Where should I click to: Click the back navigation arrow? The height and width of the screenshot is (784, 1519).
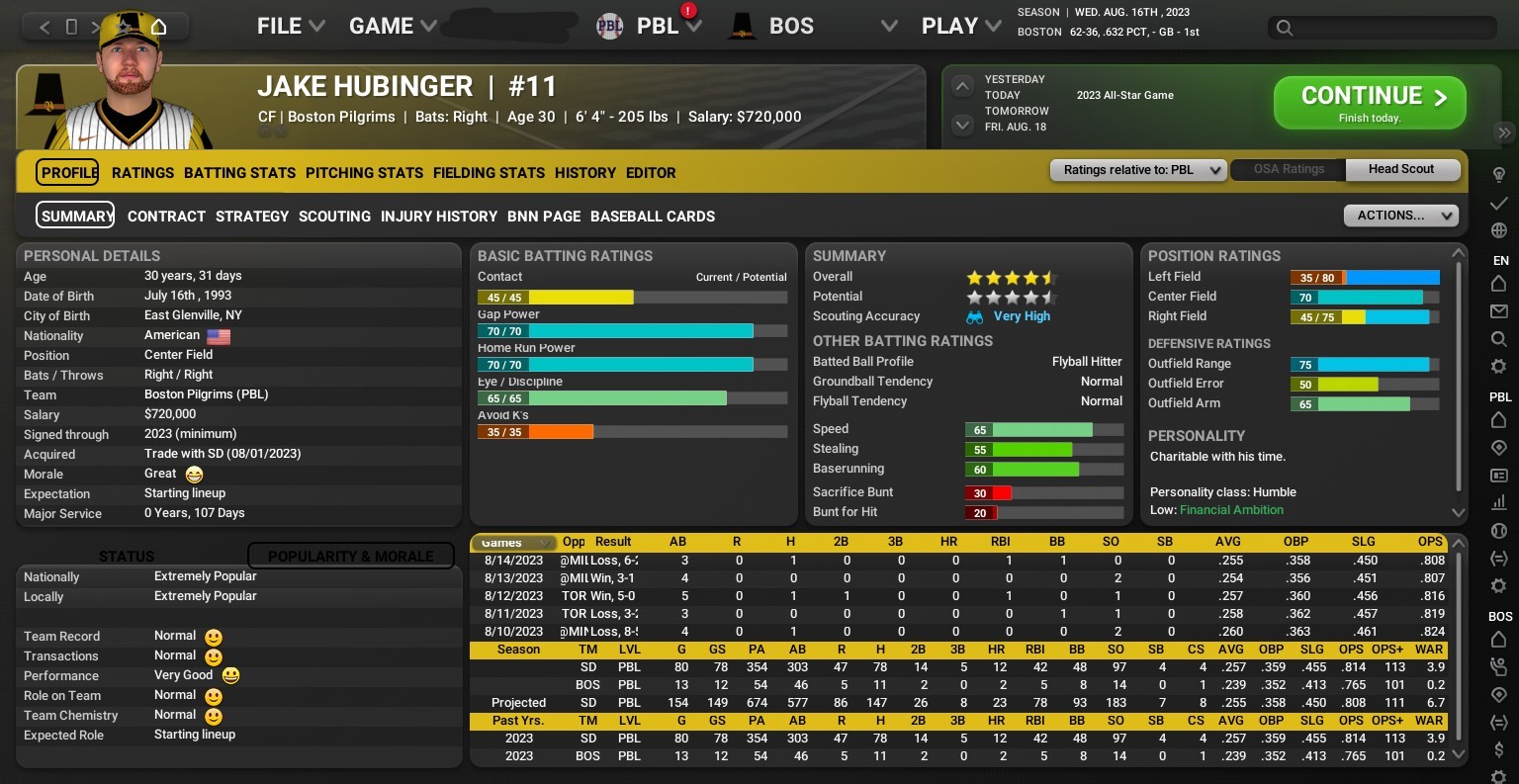pos(45,27)
